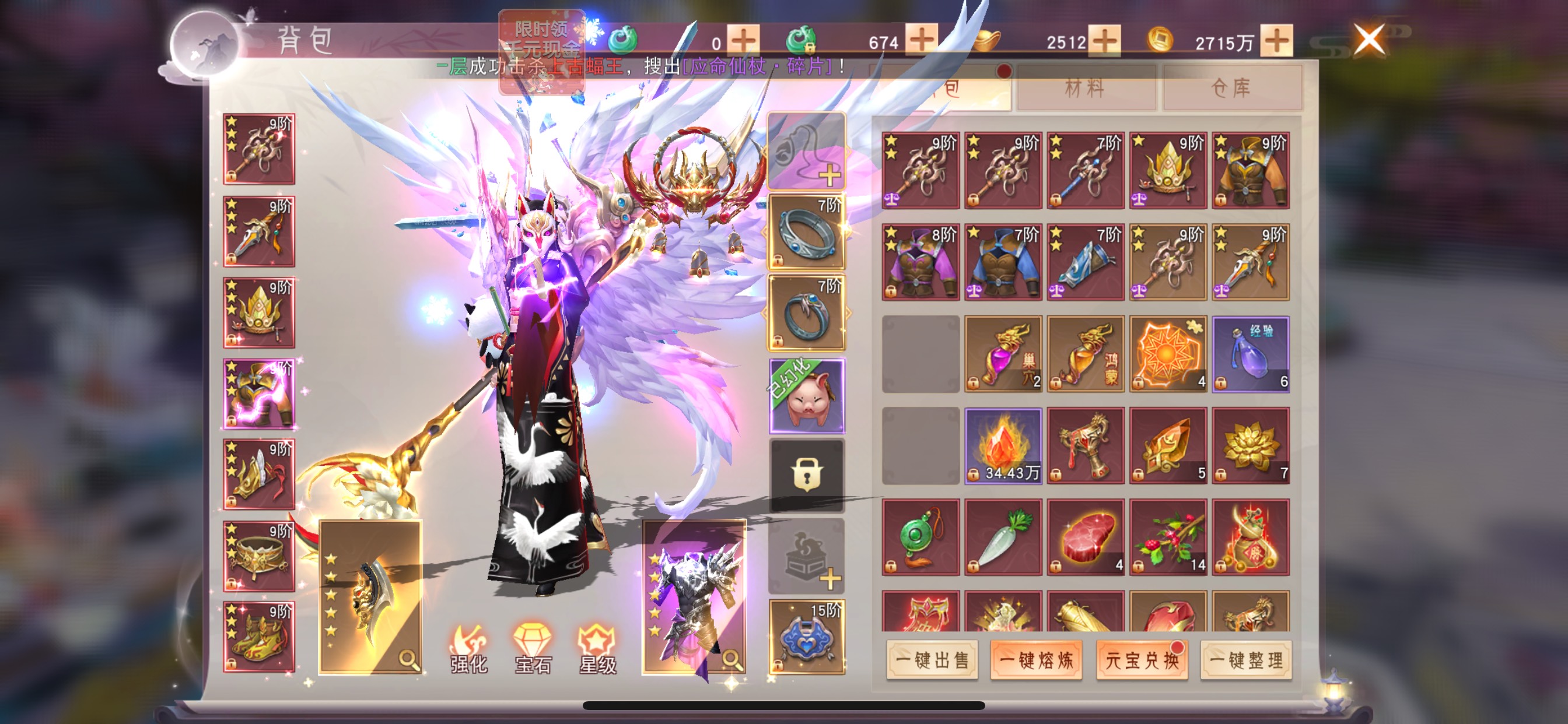Viewport: 1568px width, 724px height.
Task: Select the pink pig pet slot
Action: pyautogui.click(x=807, y=395)
